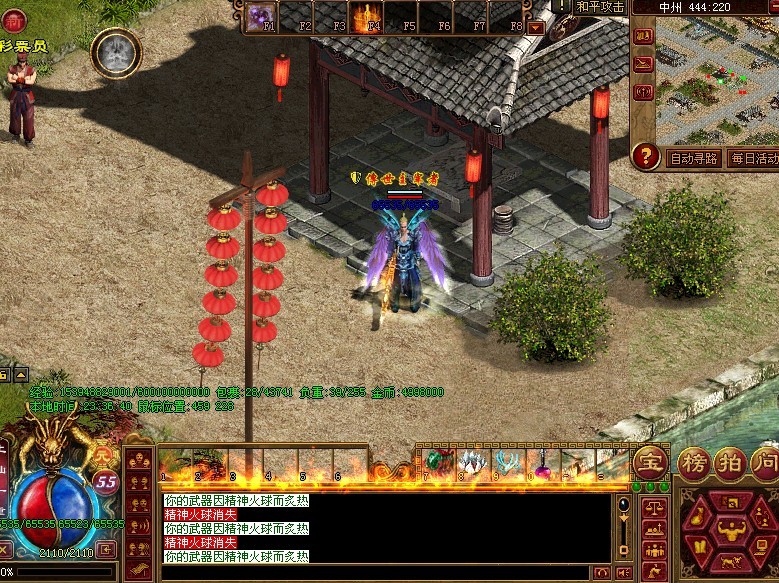Open the 拍 auction button
Screen dimensions: 779x583
point(730,462)
